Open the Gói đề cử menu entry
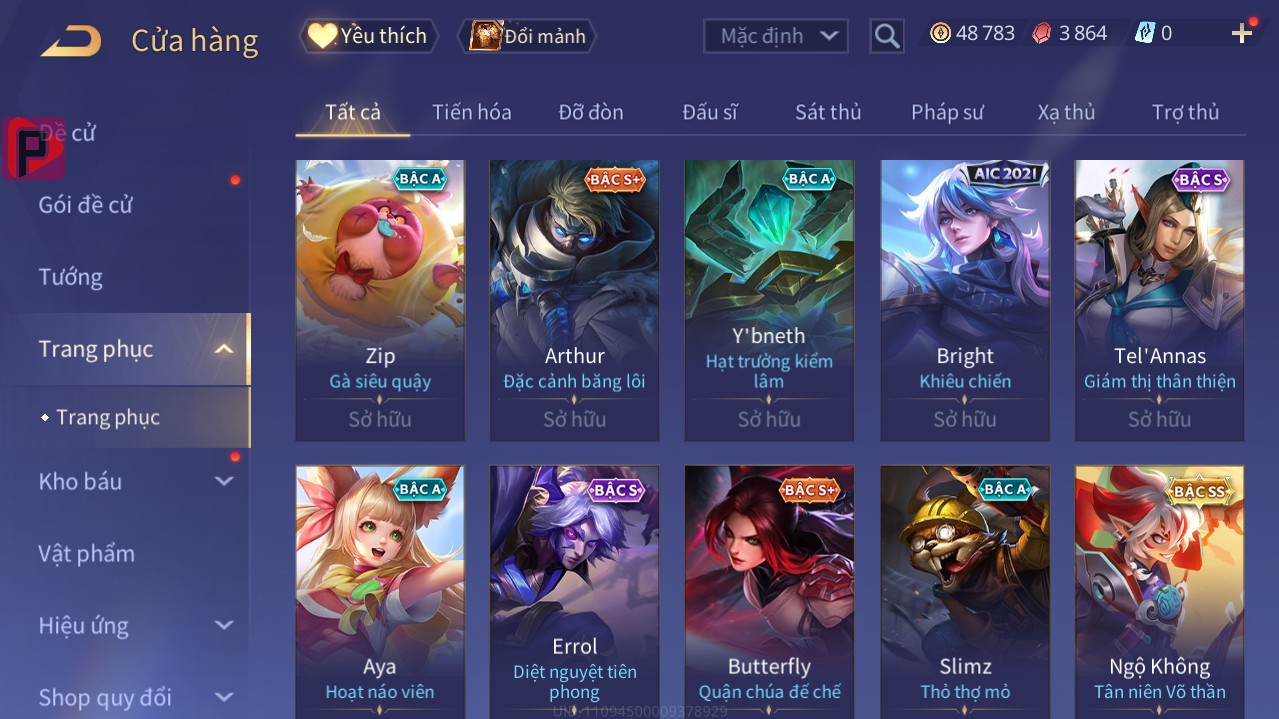Viewport: 1279px width, 719px height. (86, 205)
